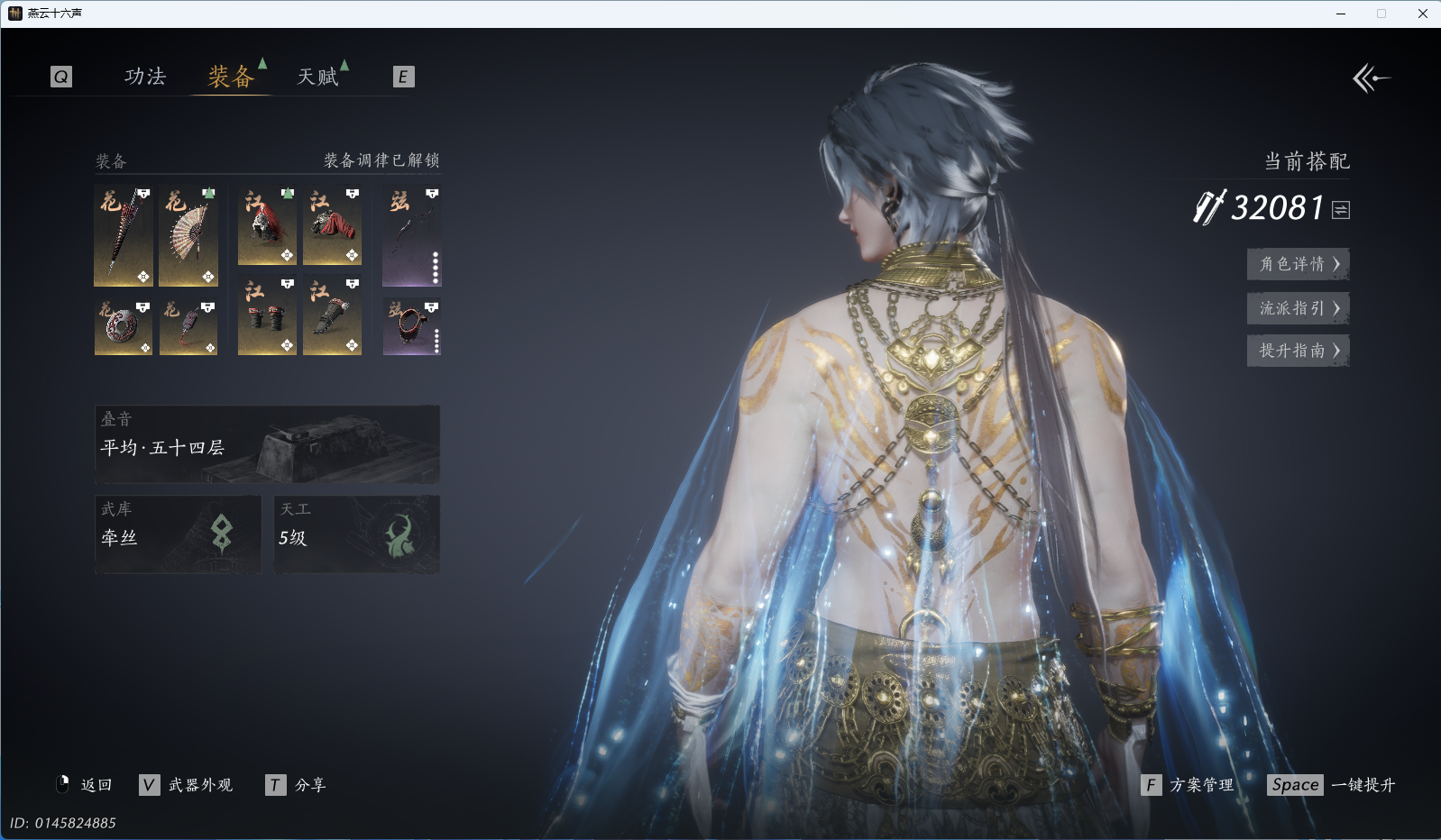This screenshot has height=840, width=1441.
Task: Switch to the 功法 tab
Action: point(145,77)
